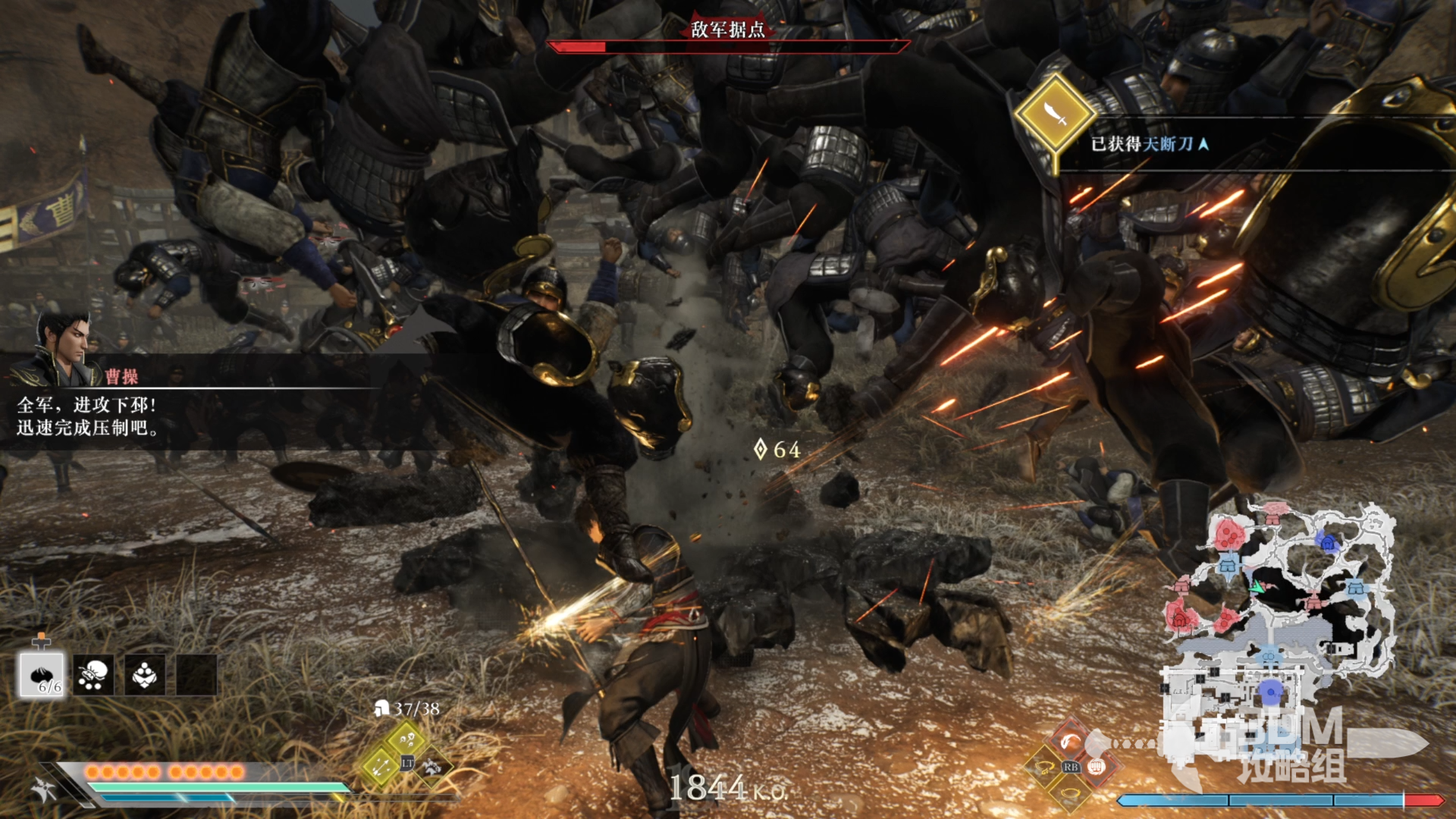Trigger the cavalry charge tactic diamond
This screenshot has width=1456, height=819.
point(432,767)
